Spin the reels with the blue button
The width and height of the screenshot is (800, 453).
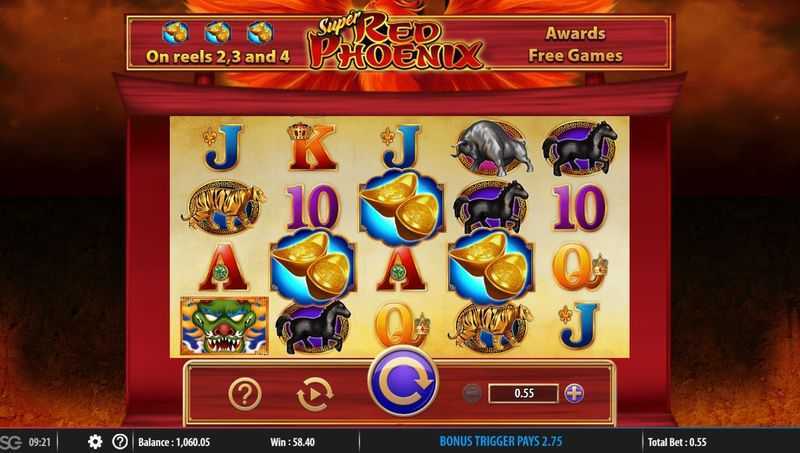click(x=401, y=383)
